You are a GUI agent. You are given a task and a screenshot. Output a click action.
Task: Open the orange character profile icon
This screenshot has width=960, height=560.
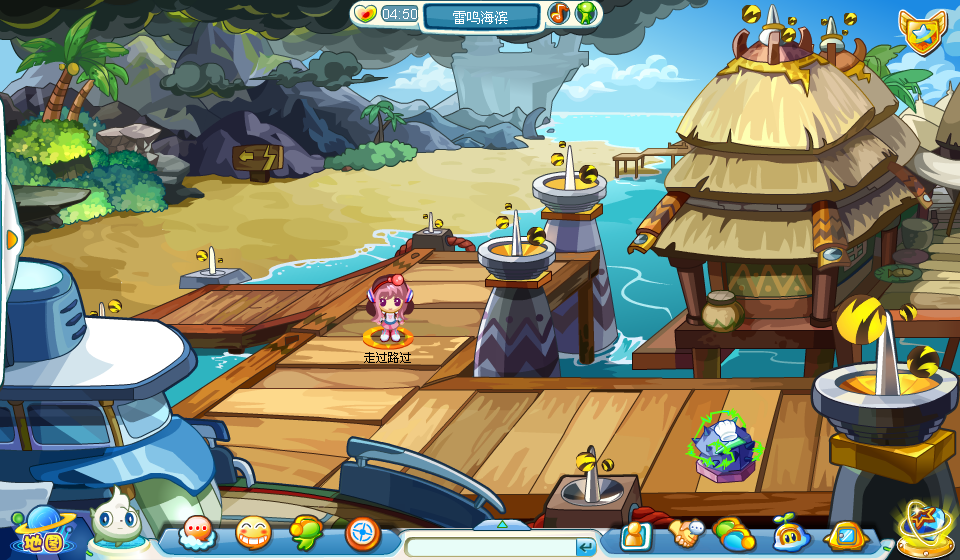point(635,535)
